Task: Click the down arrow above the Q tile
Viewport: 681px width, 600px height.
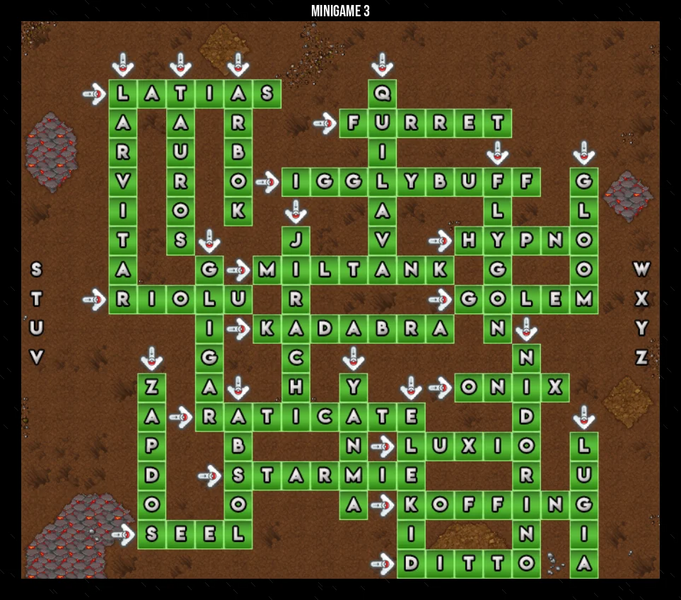Action: tap(382, 65)
